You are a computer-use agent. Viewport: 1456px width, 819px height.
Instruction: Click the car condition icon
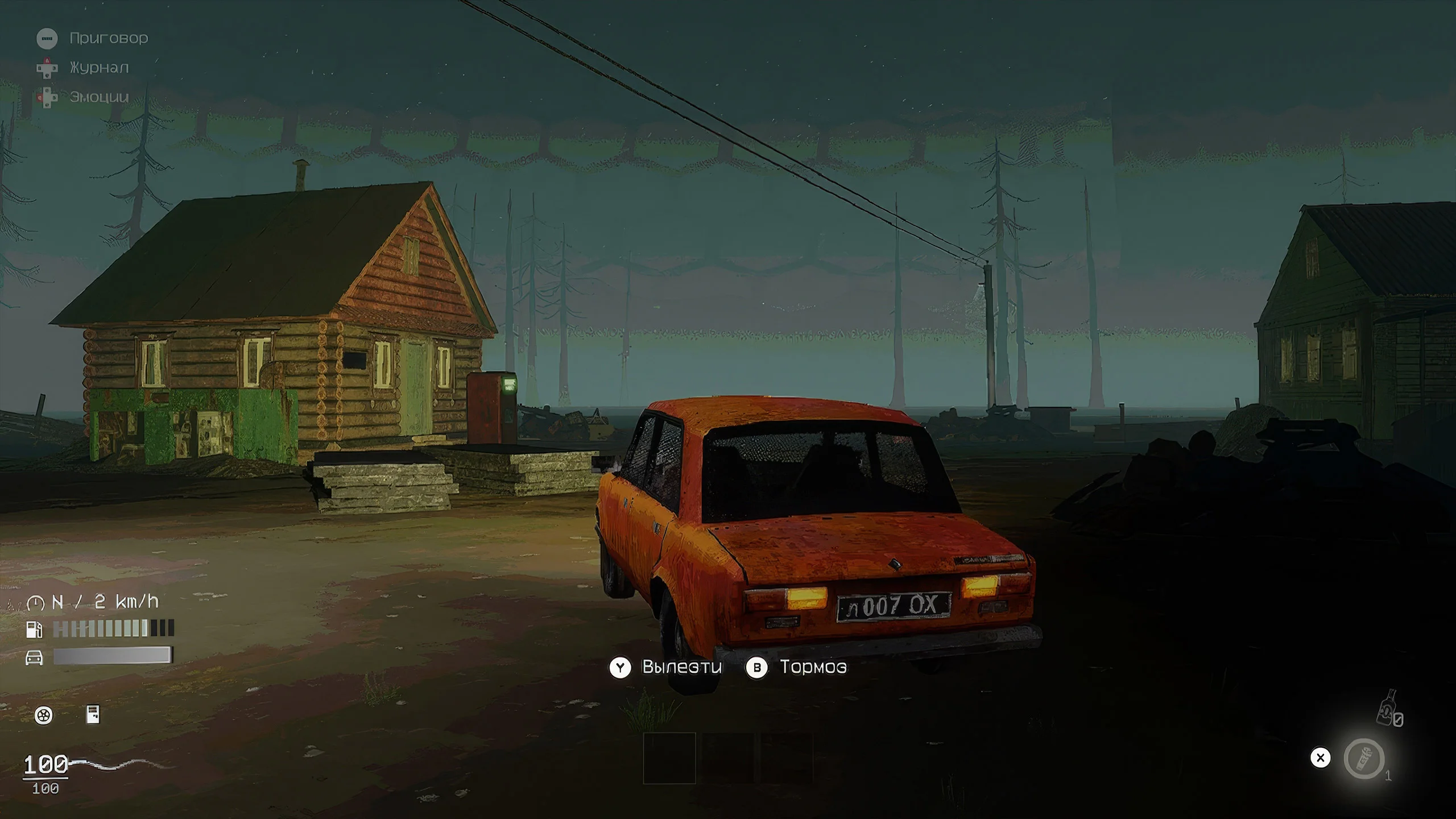click(x=35, y=657)
